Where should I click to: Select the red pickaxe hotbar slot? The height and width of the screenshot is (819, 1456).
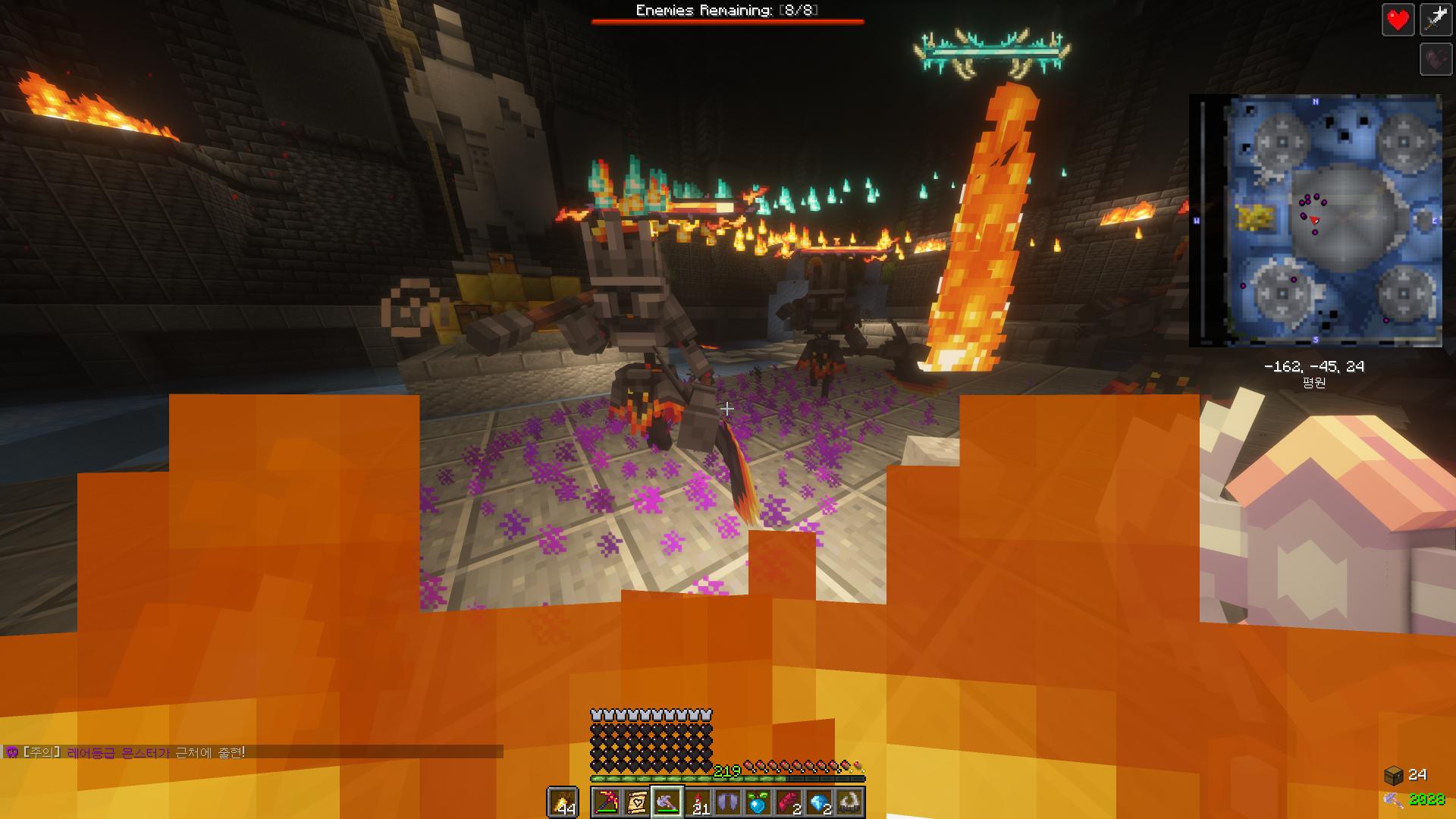pyautogui.click(x=607, y=802)
